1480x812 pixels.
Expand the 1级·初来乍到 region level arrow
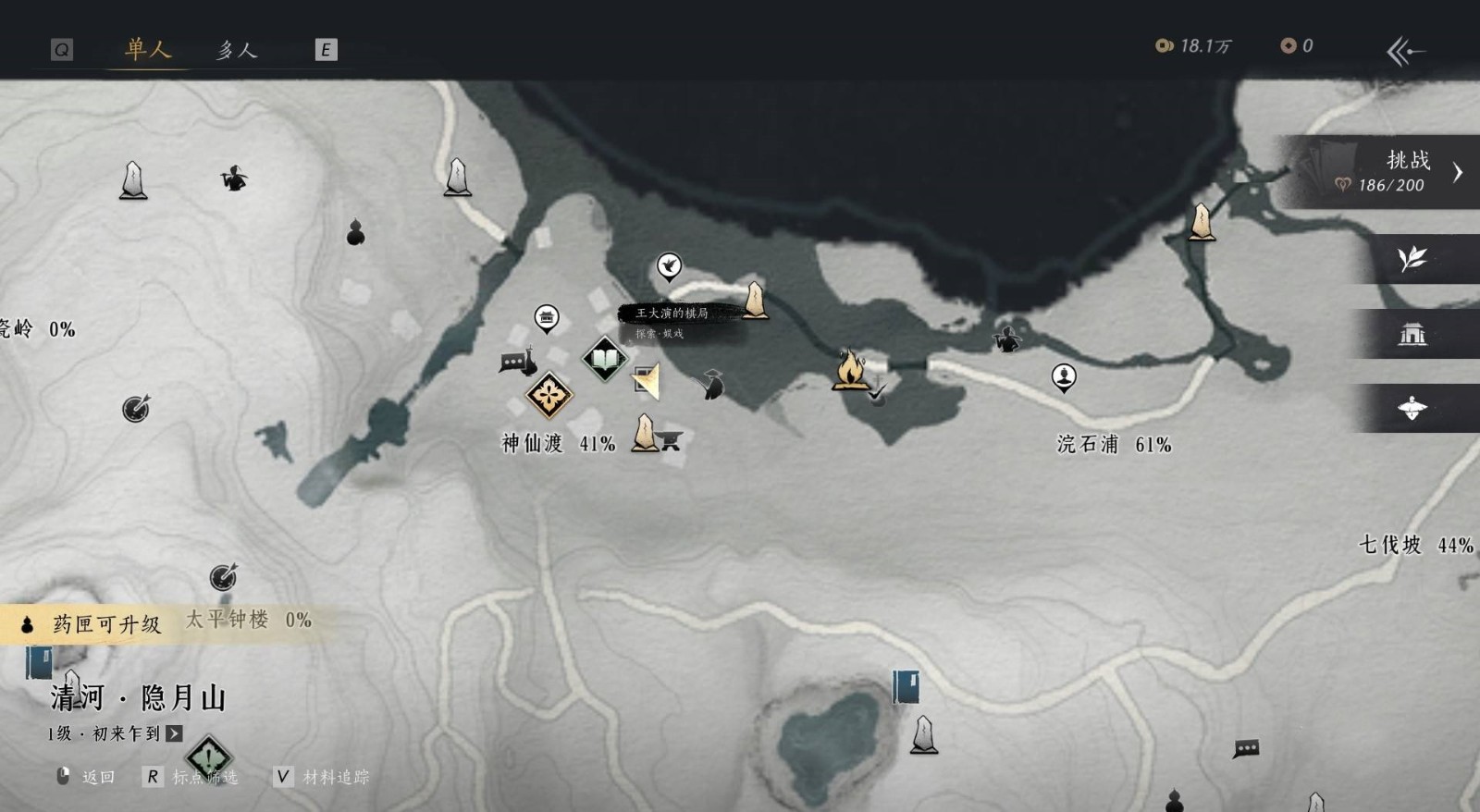pos(174,733)
